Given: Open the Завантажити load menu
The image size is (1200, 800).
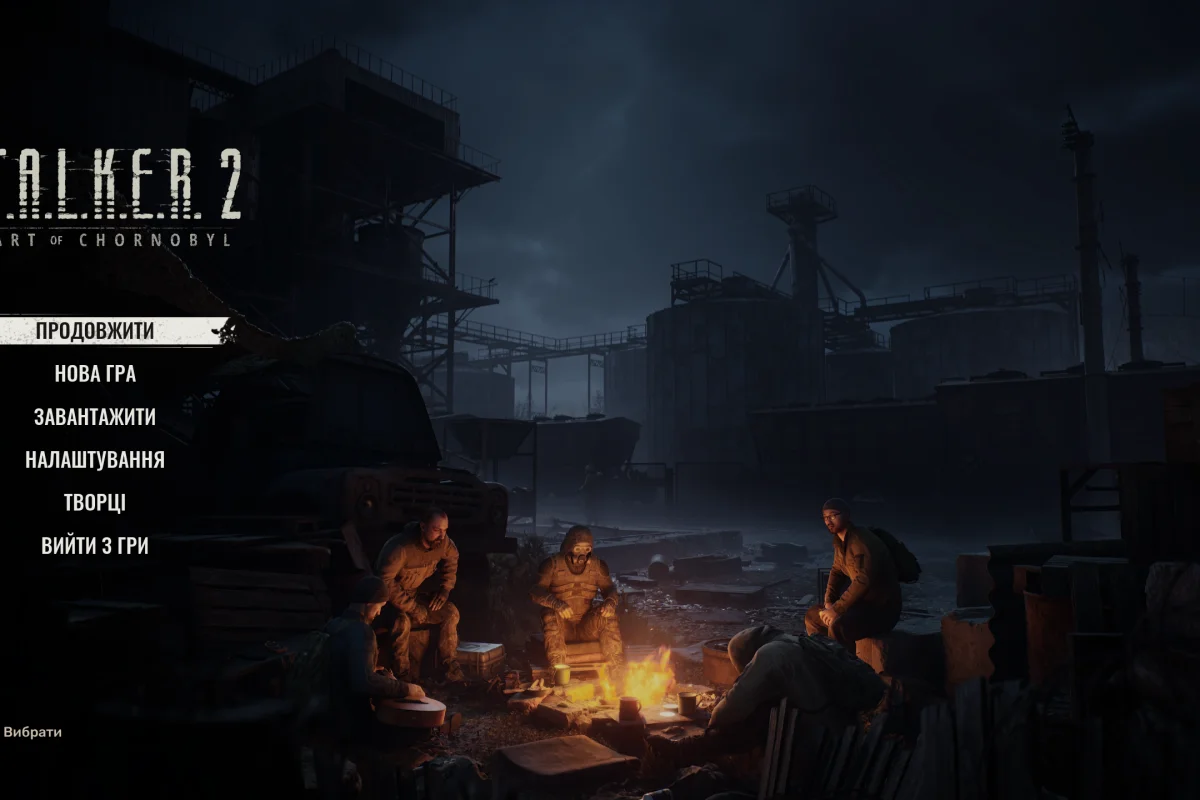Looking at the screenshot, I should coord(95,417).
